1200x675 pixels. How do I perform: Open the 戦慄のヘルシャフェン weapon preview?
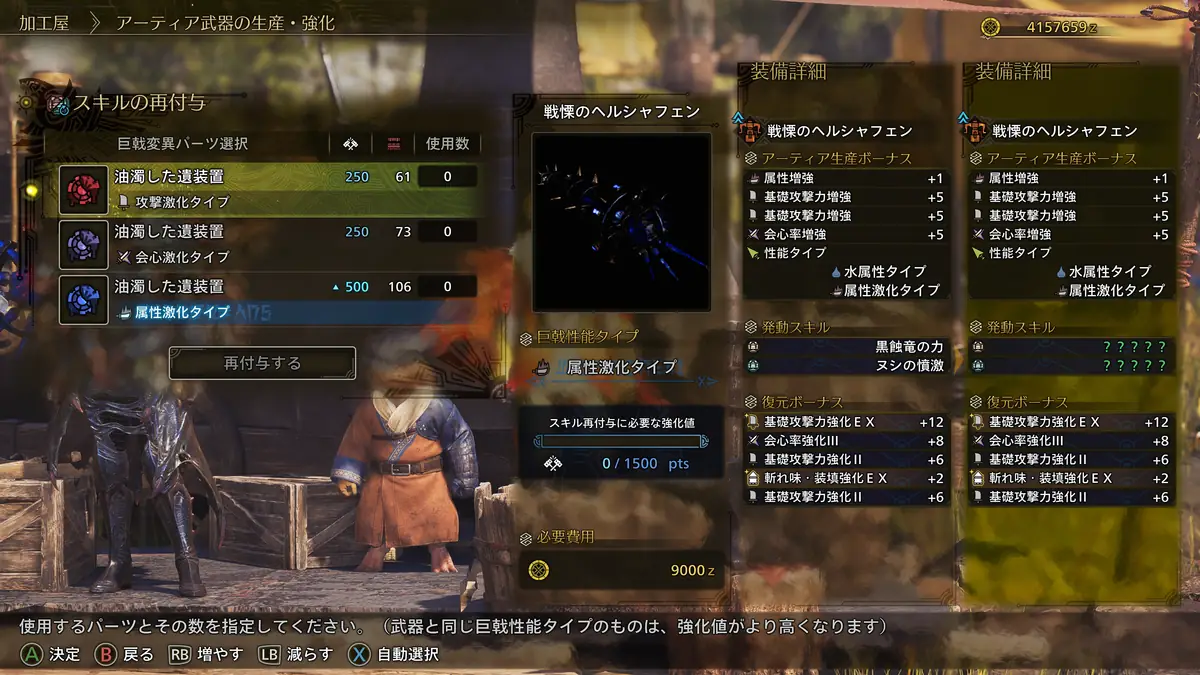point(621,222)
